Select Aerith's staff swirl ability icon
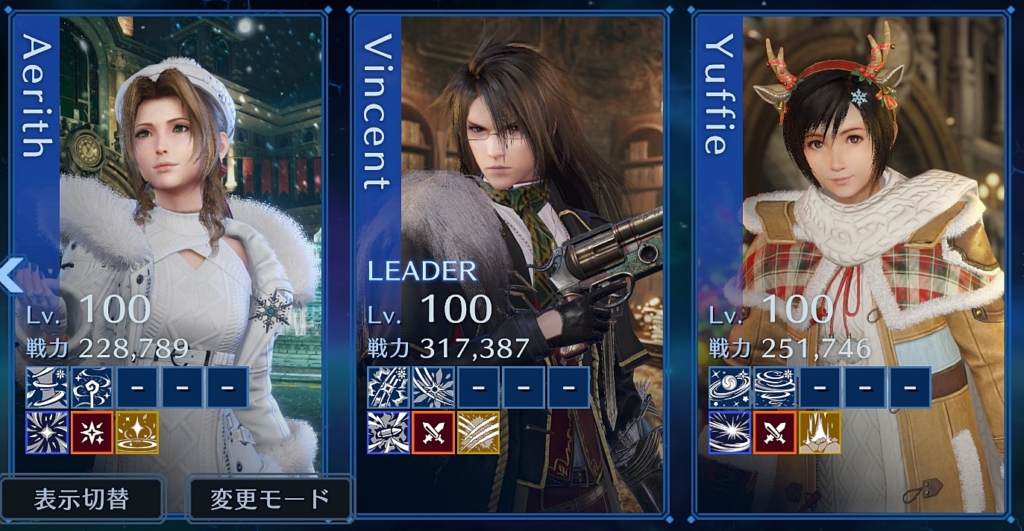1024x531 pixels. pos(92,387)
